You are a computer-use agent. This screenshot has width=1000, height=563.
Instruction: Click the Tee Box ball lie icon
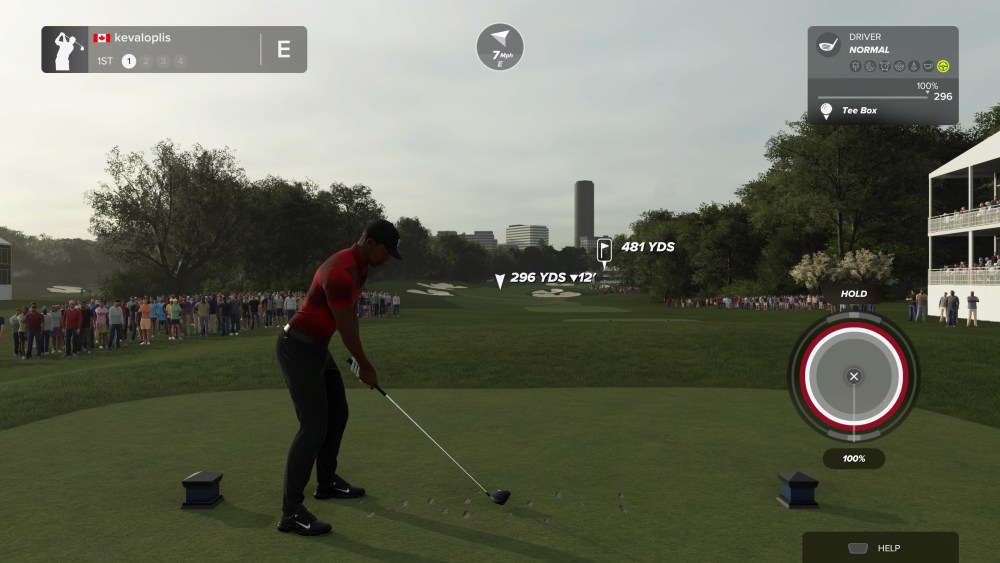827,110
